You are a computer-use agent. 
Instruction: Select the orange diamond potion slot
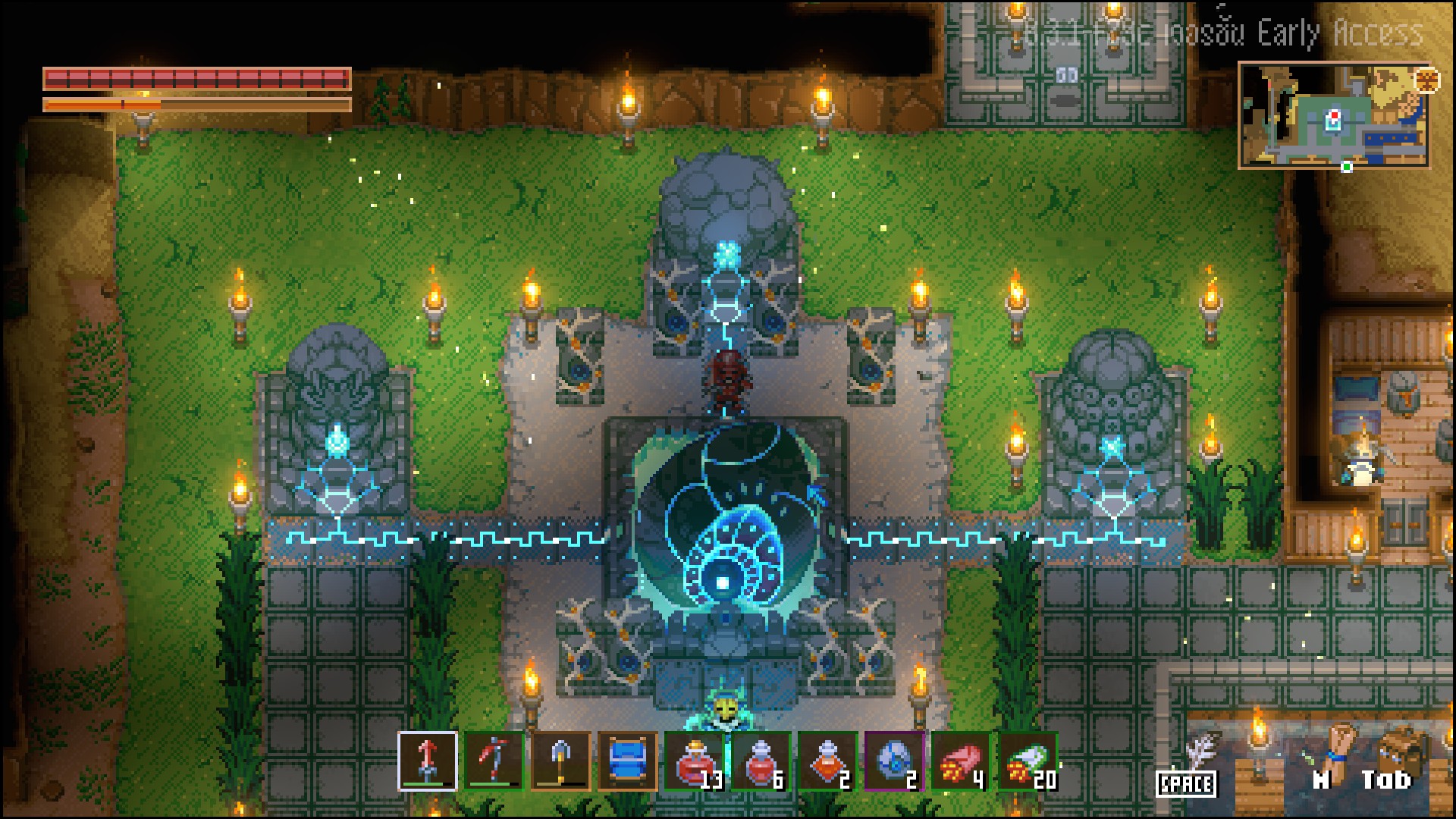click(x=827, y=761)
